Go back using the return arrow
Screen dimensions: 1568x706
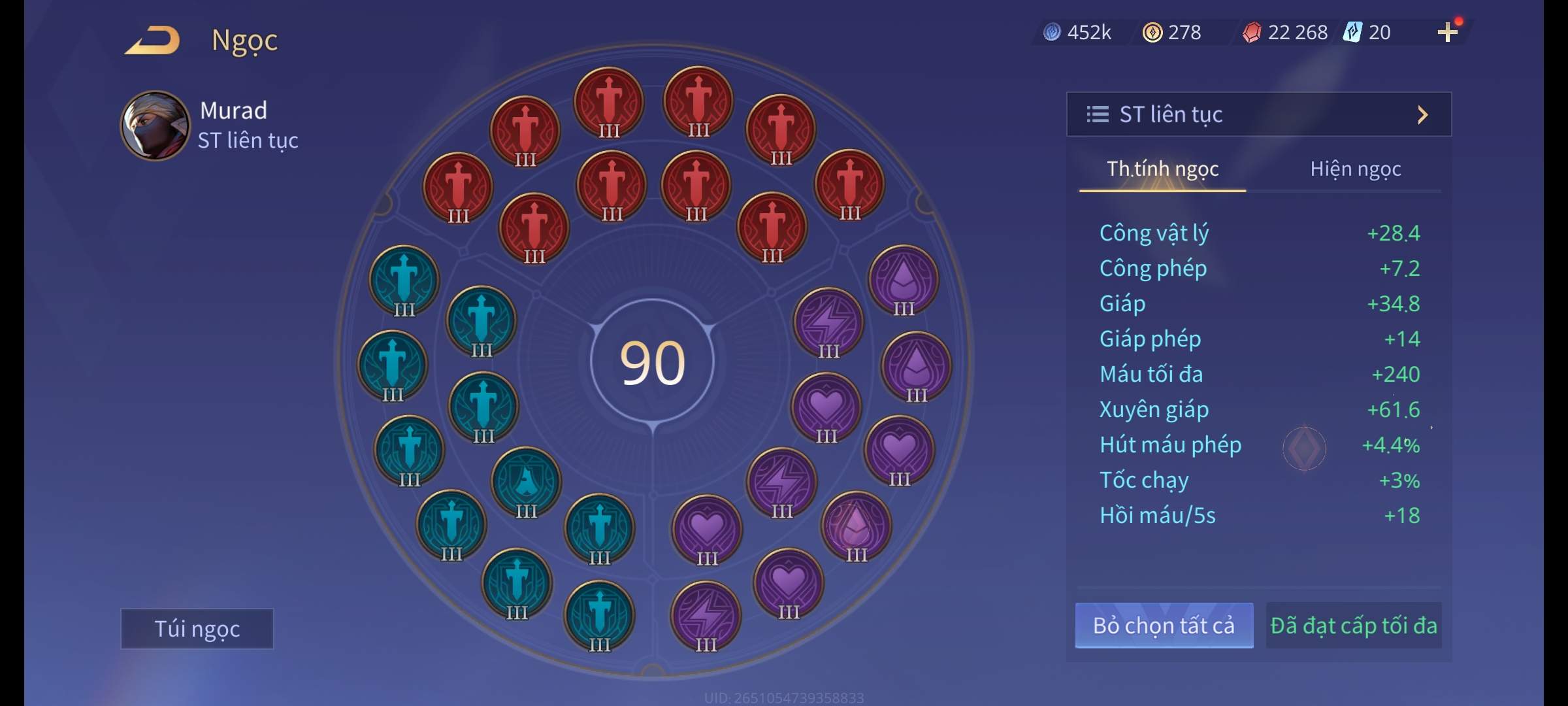[x=153, y=40]
